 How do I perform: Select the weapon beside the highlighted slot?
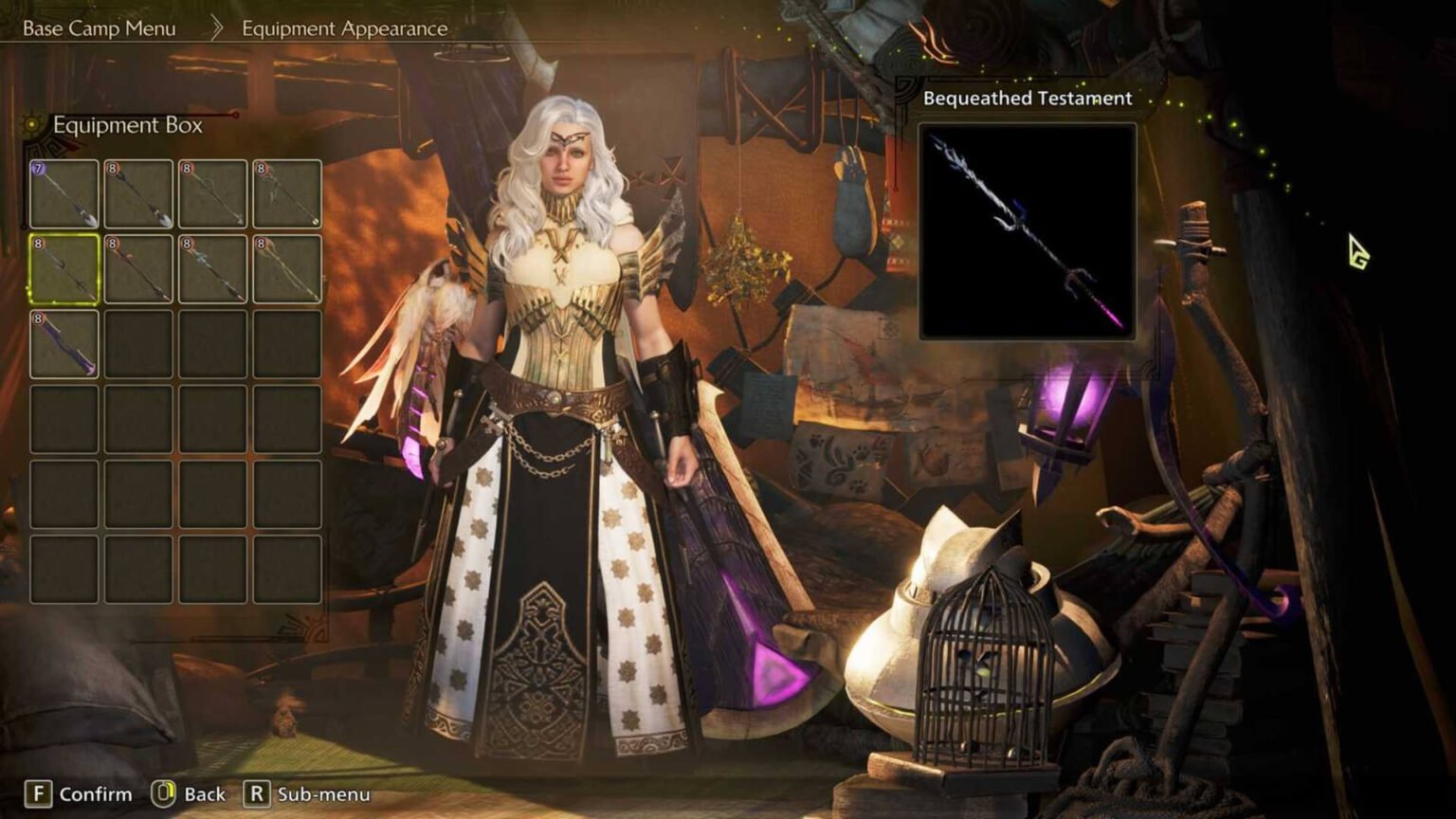tap(137, 266)
